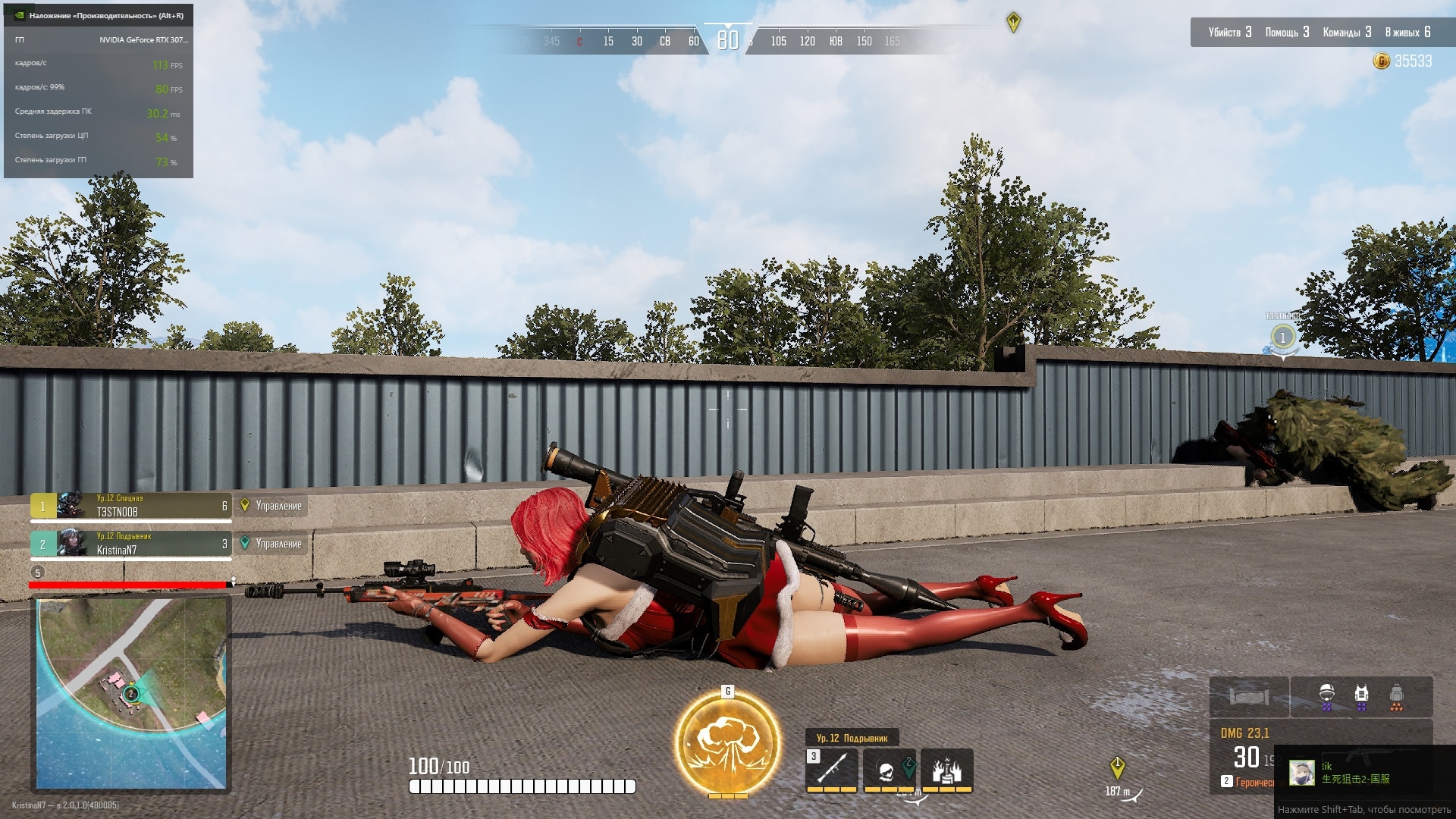Select the bandage healing item slot
Image resolution: width=1456 pixels, height=819 pixels.
[1248, 696]
